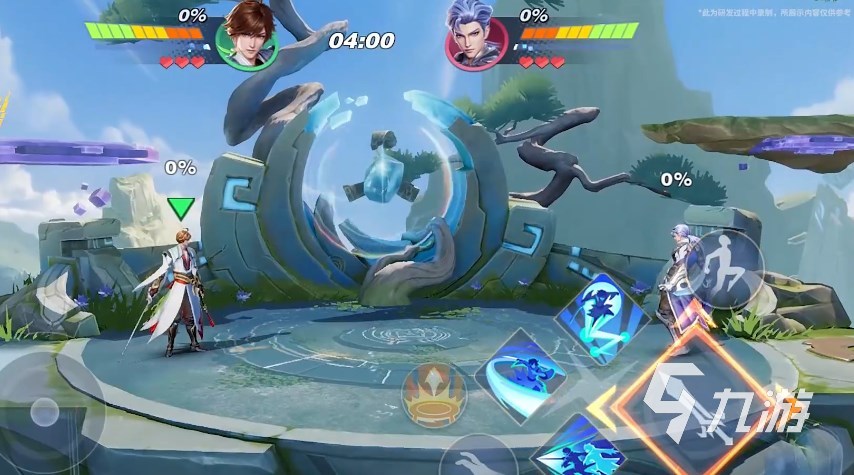Tap the jump button with running figure
The image size is (854, 475).
tap(724, 270)
